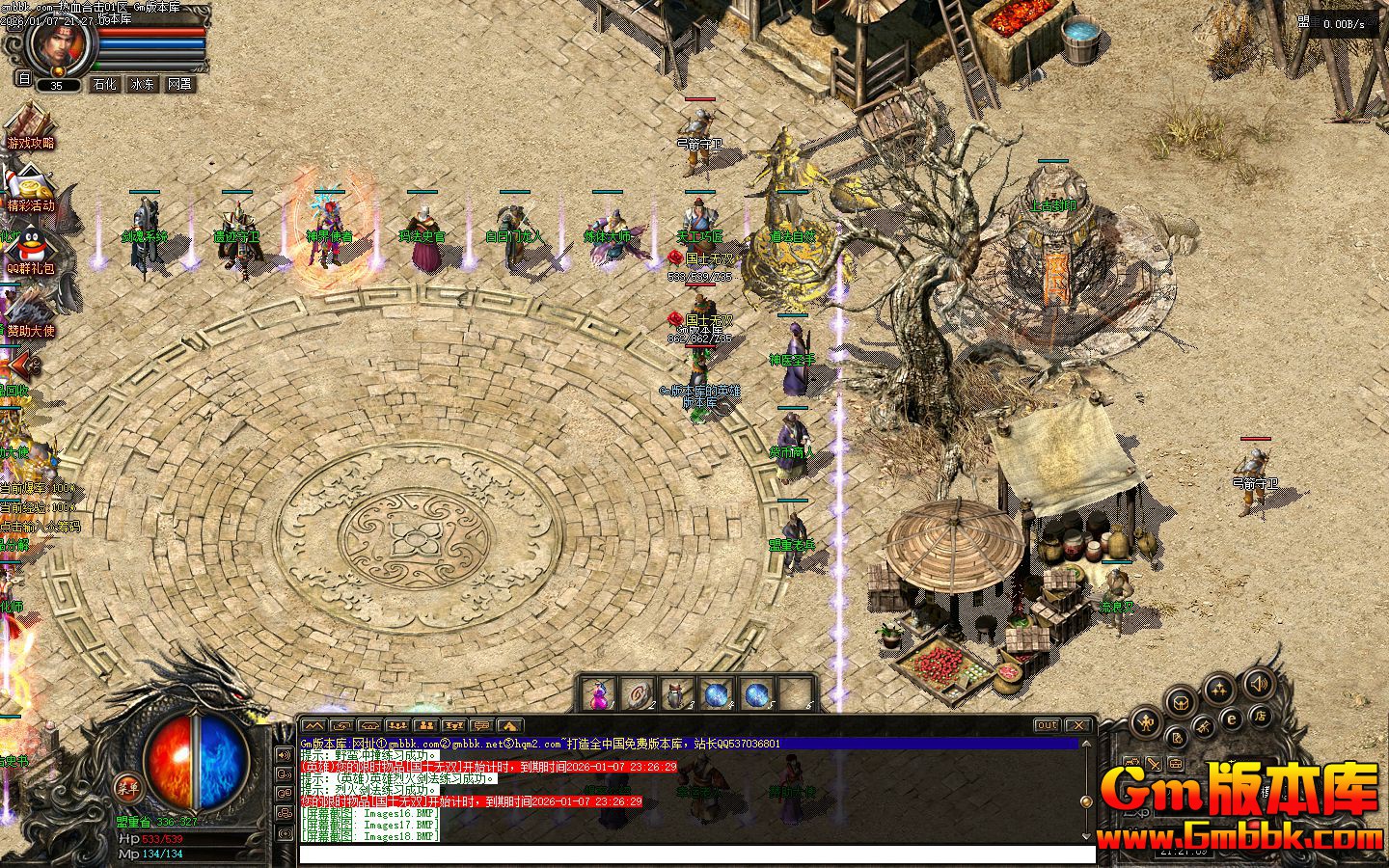Open the 游戏攻略 game guide icon
Viewport: 1389px width, 868px height.
29,127
